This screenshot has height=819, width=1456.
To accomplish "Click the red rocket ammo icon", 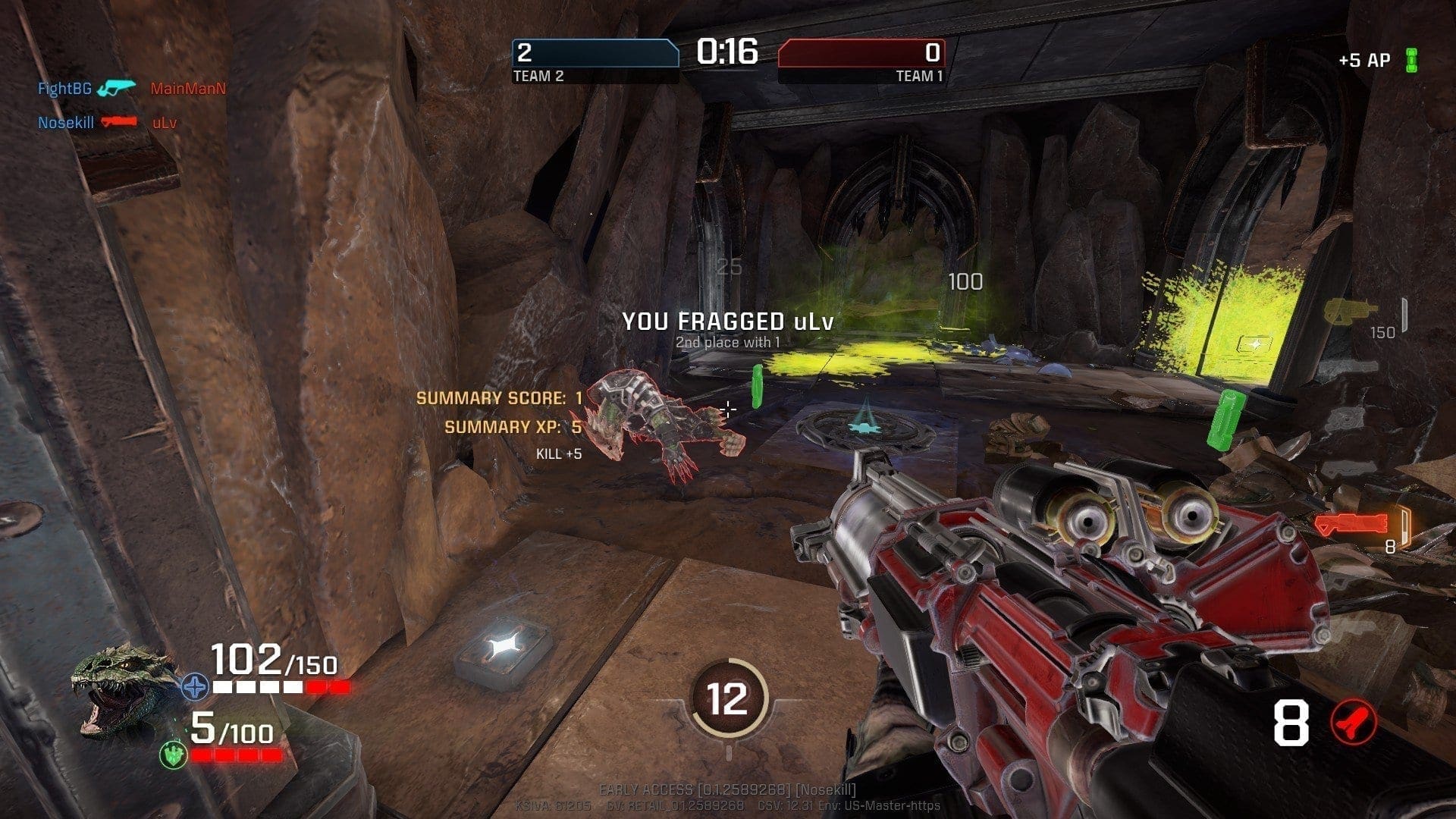I will tap(1354, 723).
